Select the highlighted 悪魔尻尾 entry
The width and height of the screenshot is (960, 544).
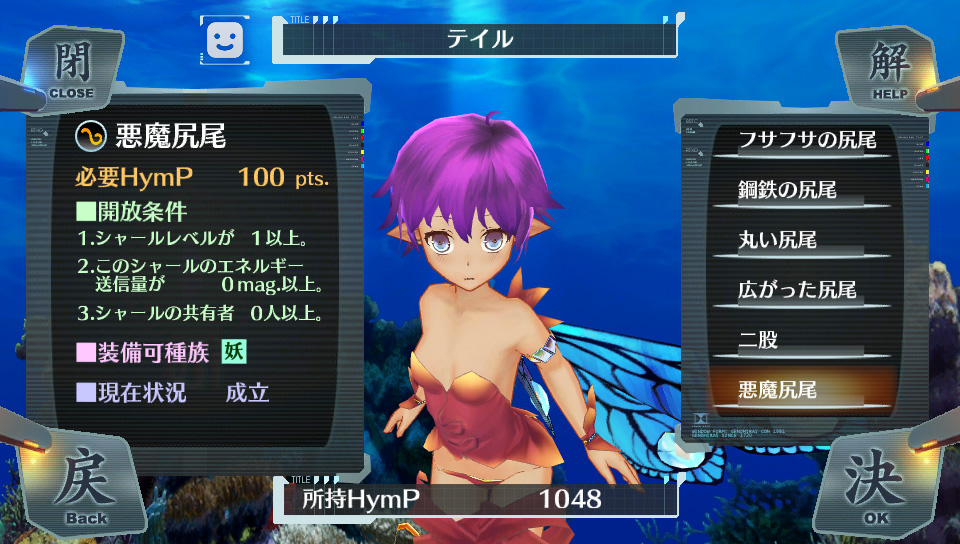pos(777,389)
